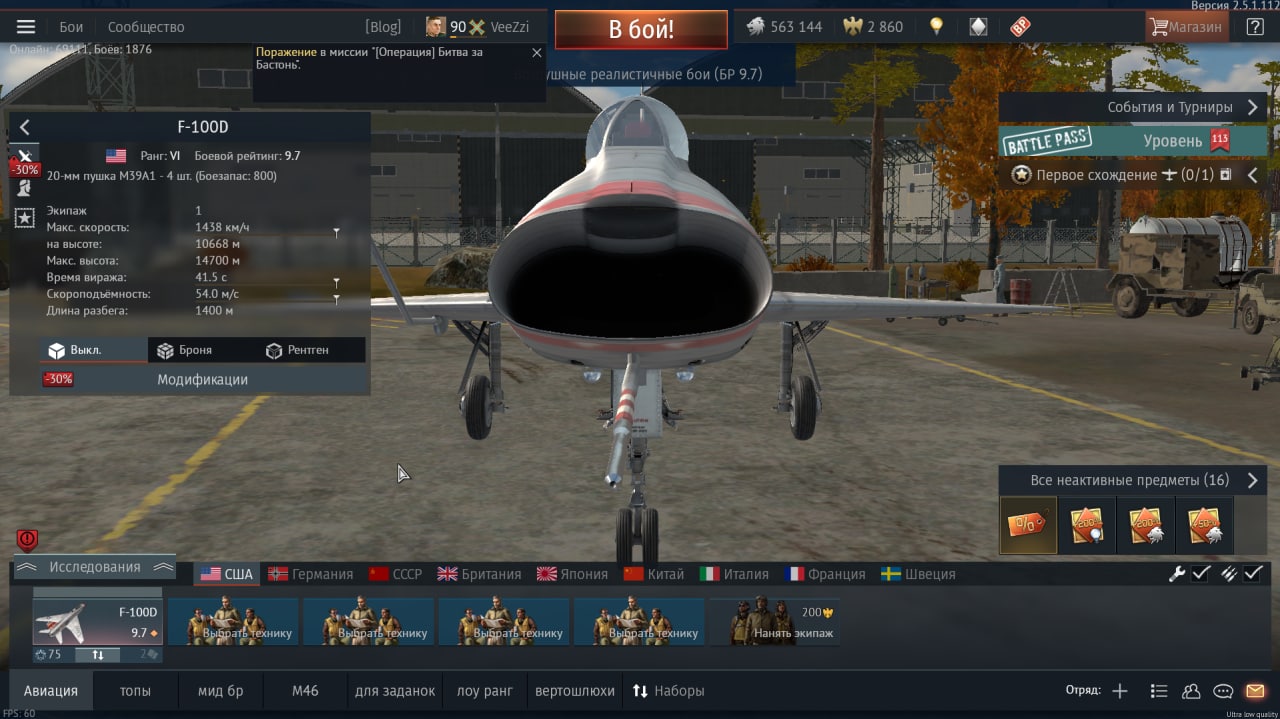Open the Наборы presets menu
1280x719 pixels.
[668, 691]
